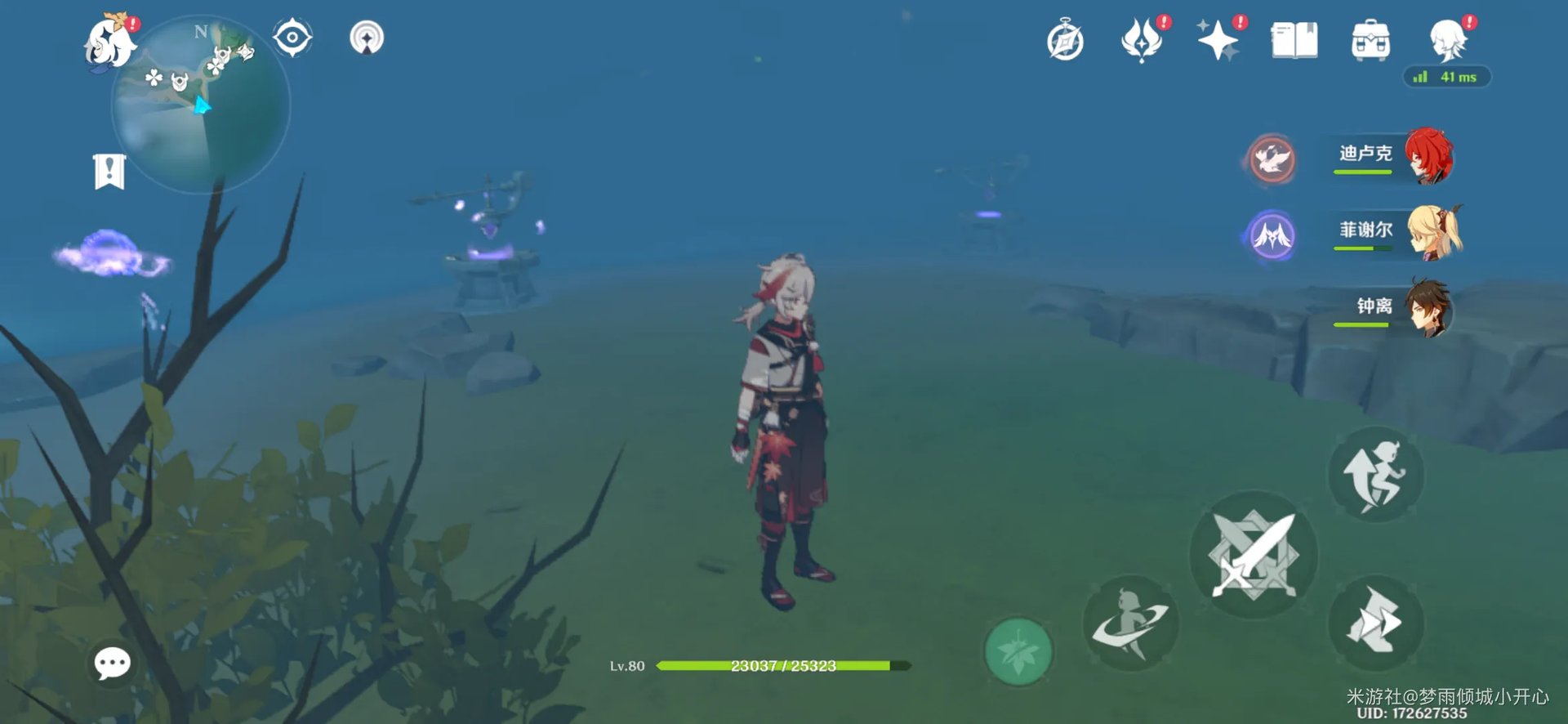
Task: Activate the Elemental Sight eye icon
Action: tap(292, 38)
